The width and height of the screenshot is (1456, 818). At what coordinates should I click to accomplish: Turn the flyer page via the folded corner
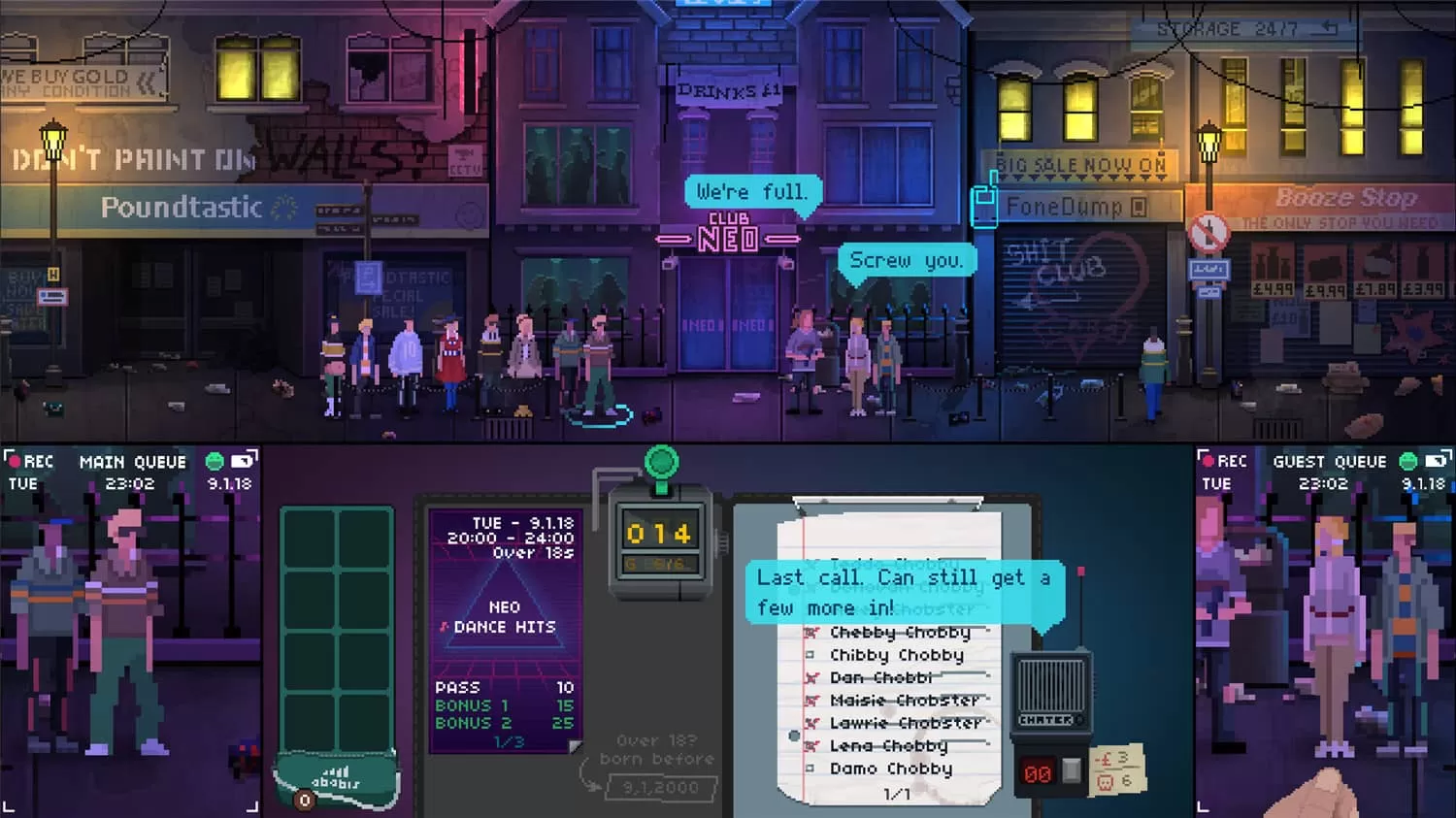[575, 744]
